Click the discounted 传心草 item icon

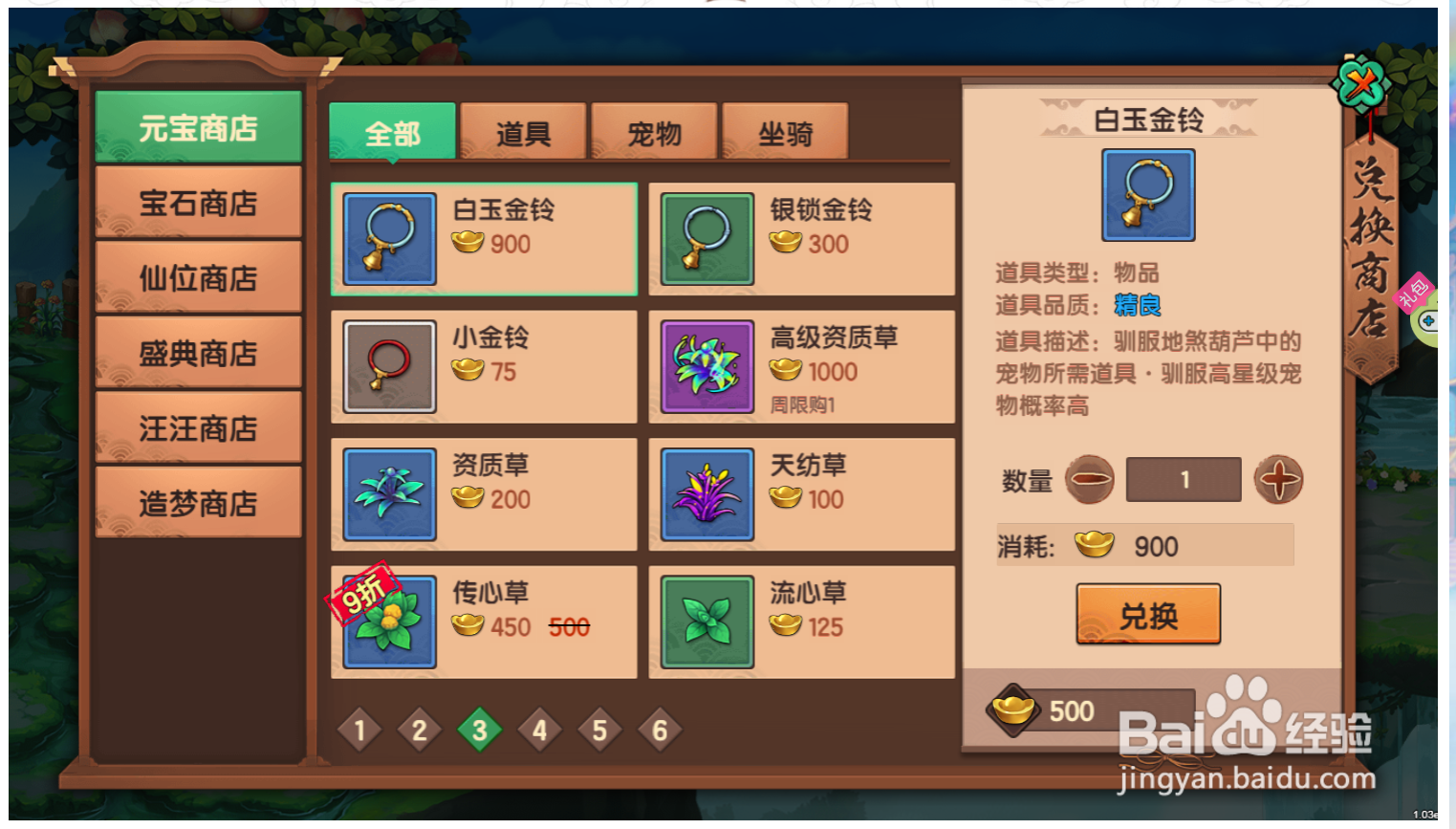[x=388, y=621]
